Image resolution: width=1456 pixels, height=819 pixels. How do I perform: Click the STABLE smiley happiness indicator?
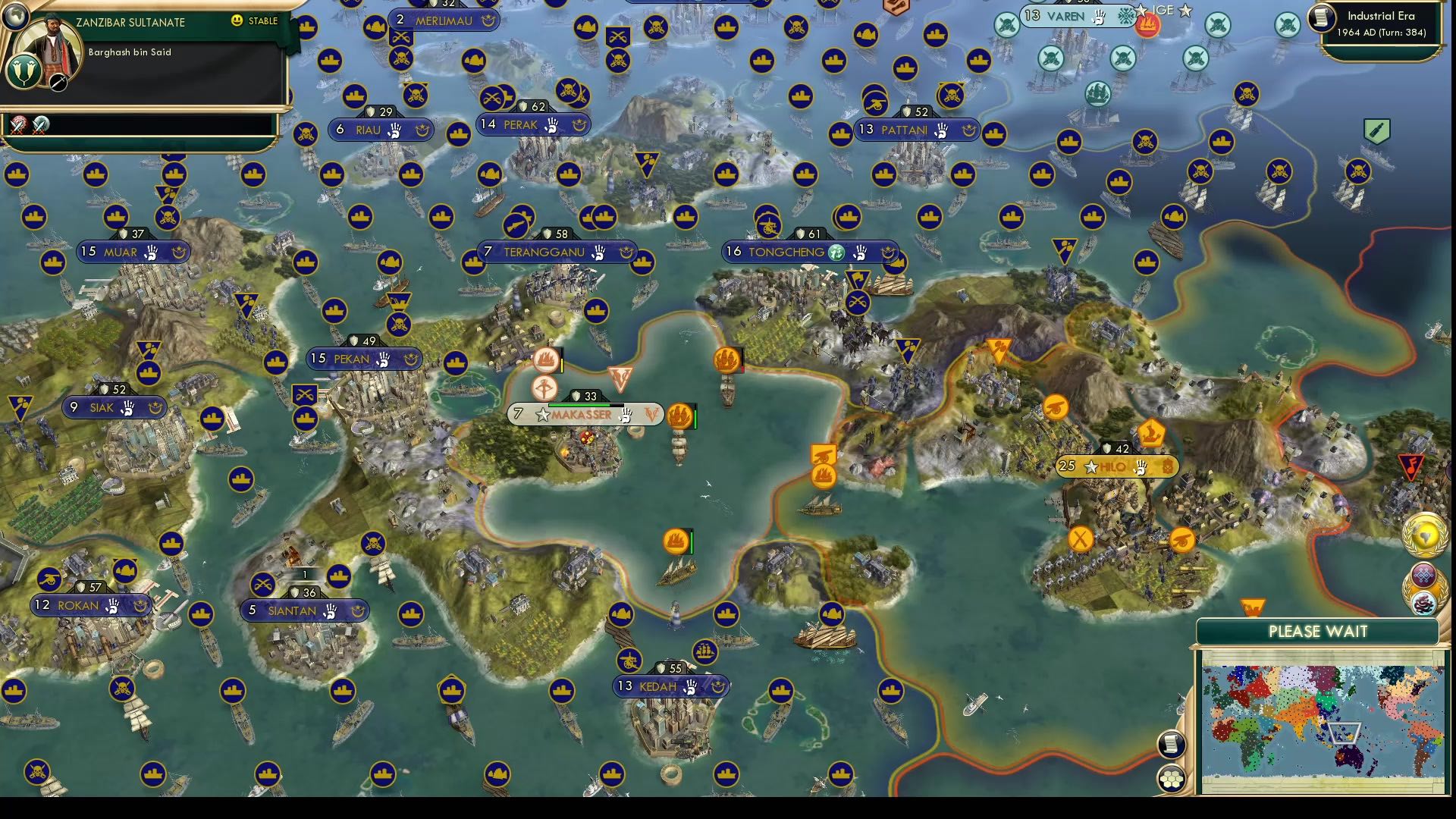tap(237, 20)
